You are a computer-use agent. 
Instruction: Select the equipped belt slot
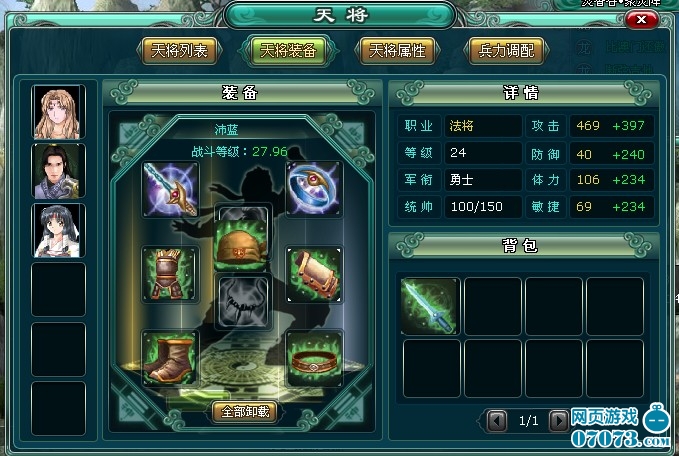click(314, 357)
